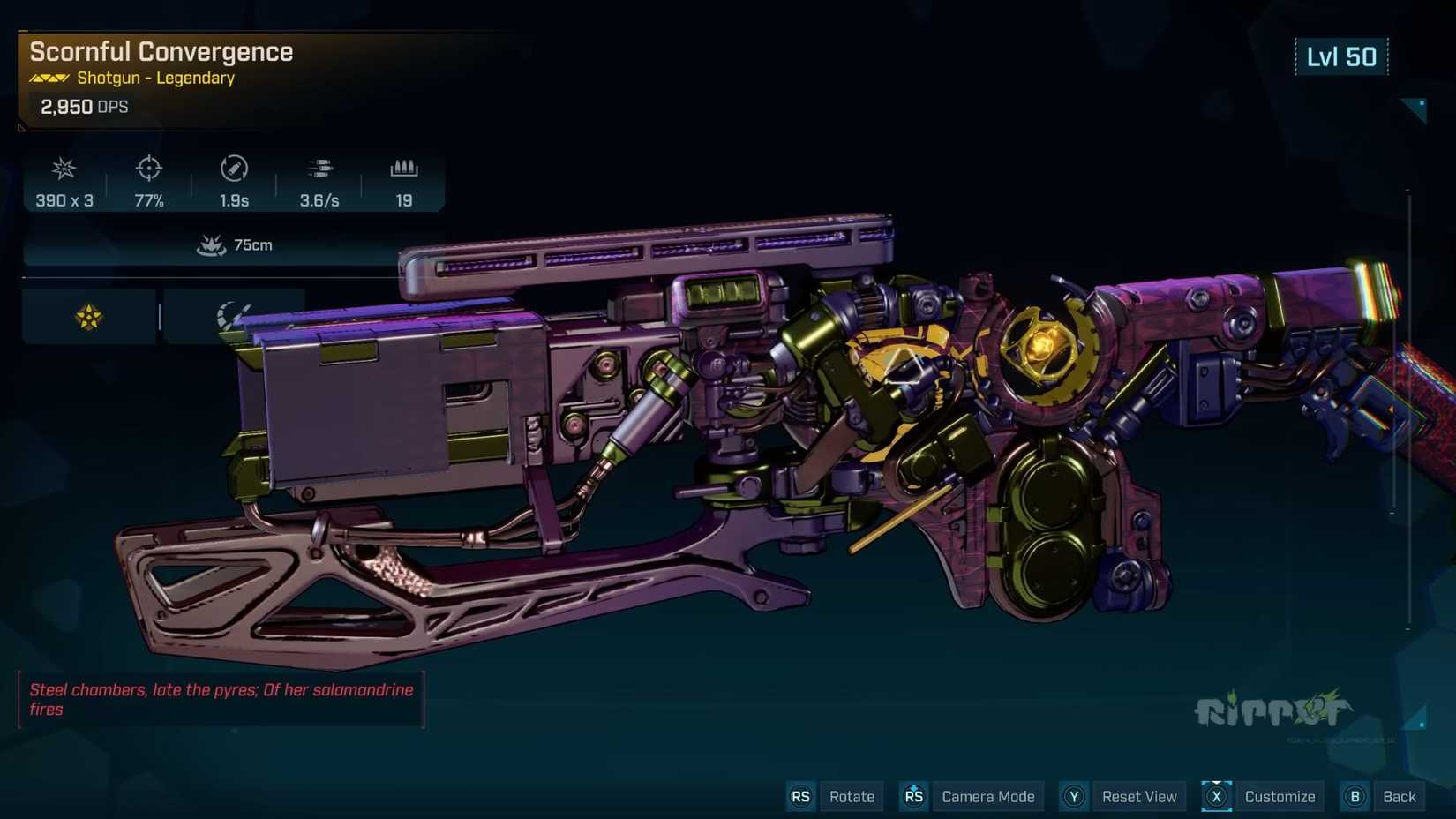Click the red flavor text description box
This screenshot has height=819, width=1456.
click(x=221, y=700)
